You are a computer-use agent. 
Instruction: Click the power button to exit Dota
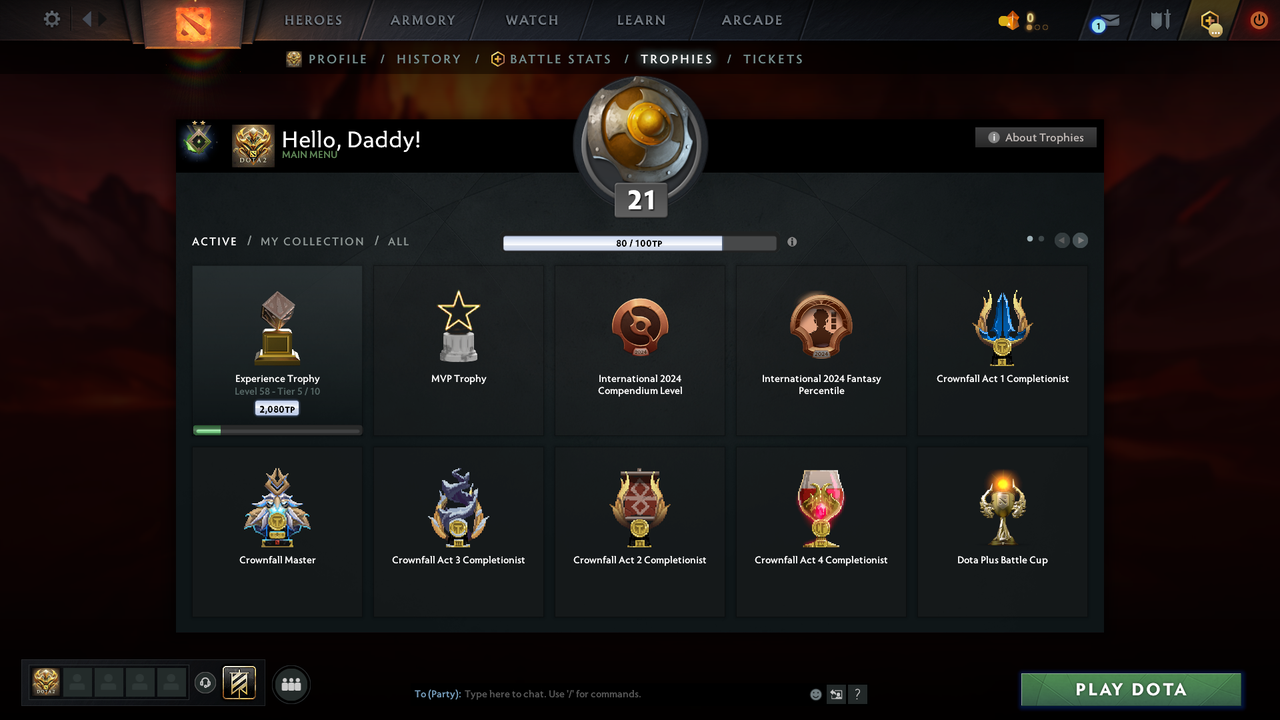point(1258,19)
